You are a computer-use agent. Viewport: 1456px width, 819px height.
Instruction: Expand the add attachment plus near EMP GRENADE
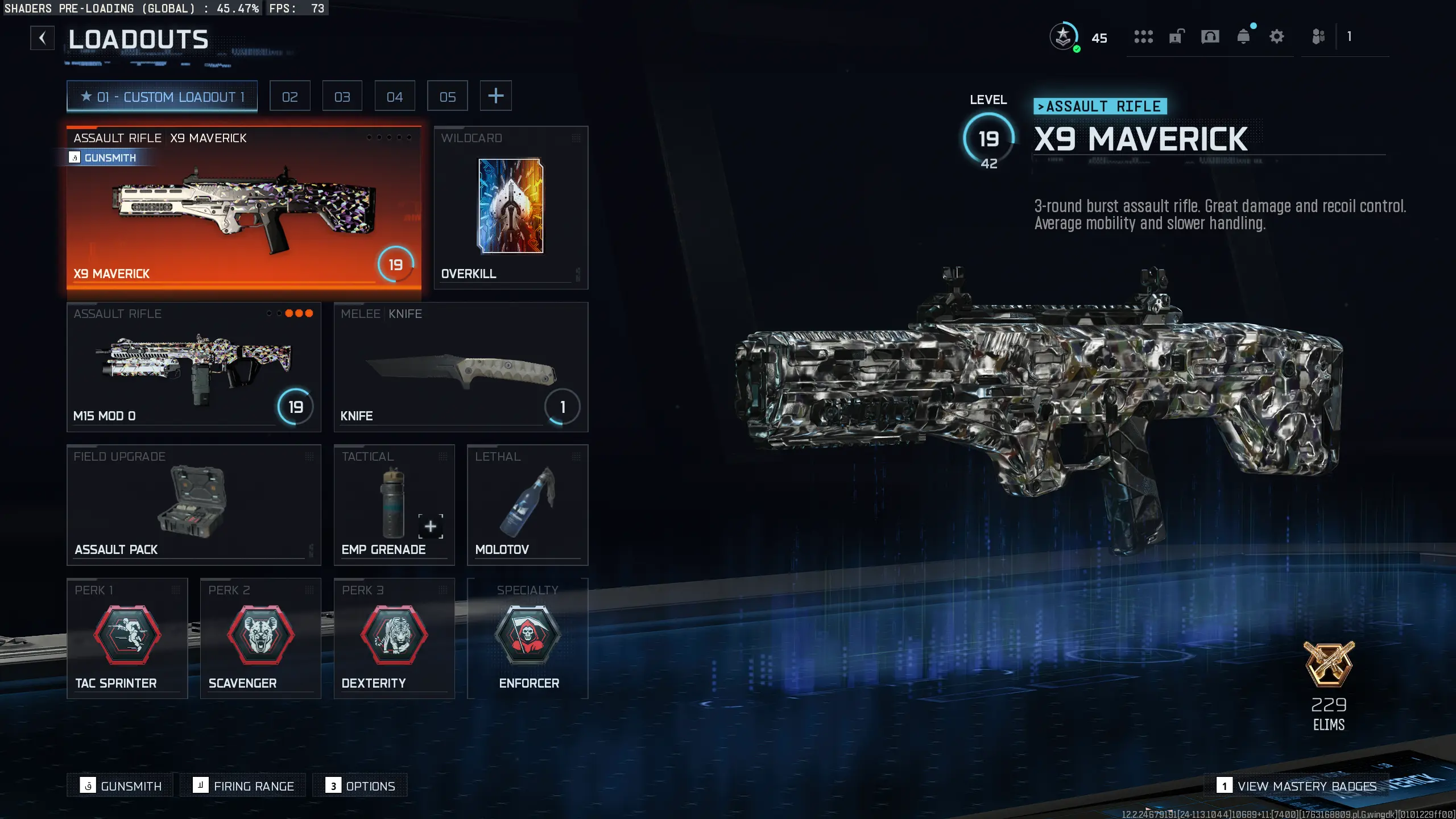(431, 527)
